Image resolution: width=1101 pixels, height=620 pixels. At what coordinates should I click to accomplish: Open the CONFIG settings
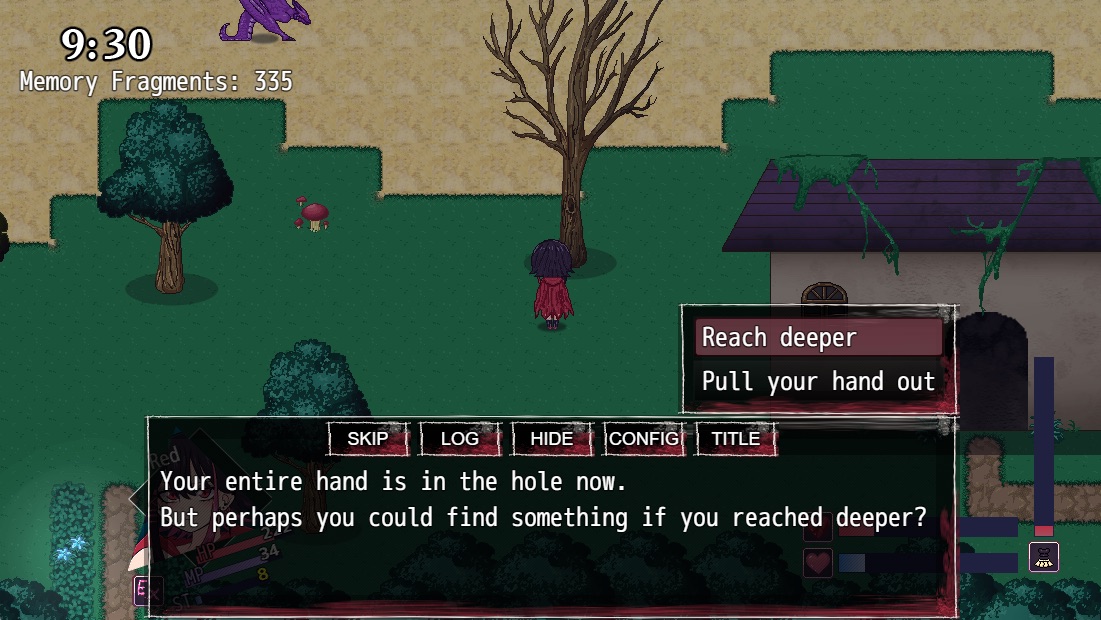[x=644, y=439]
